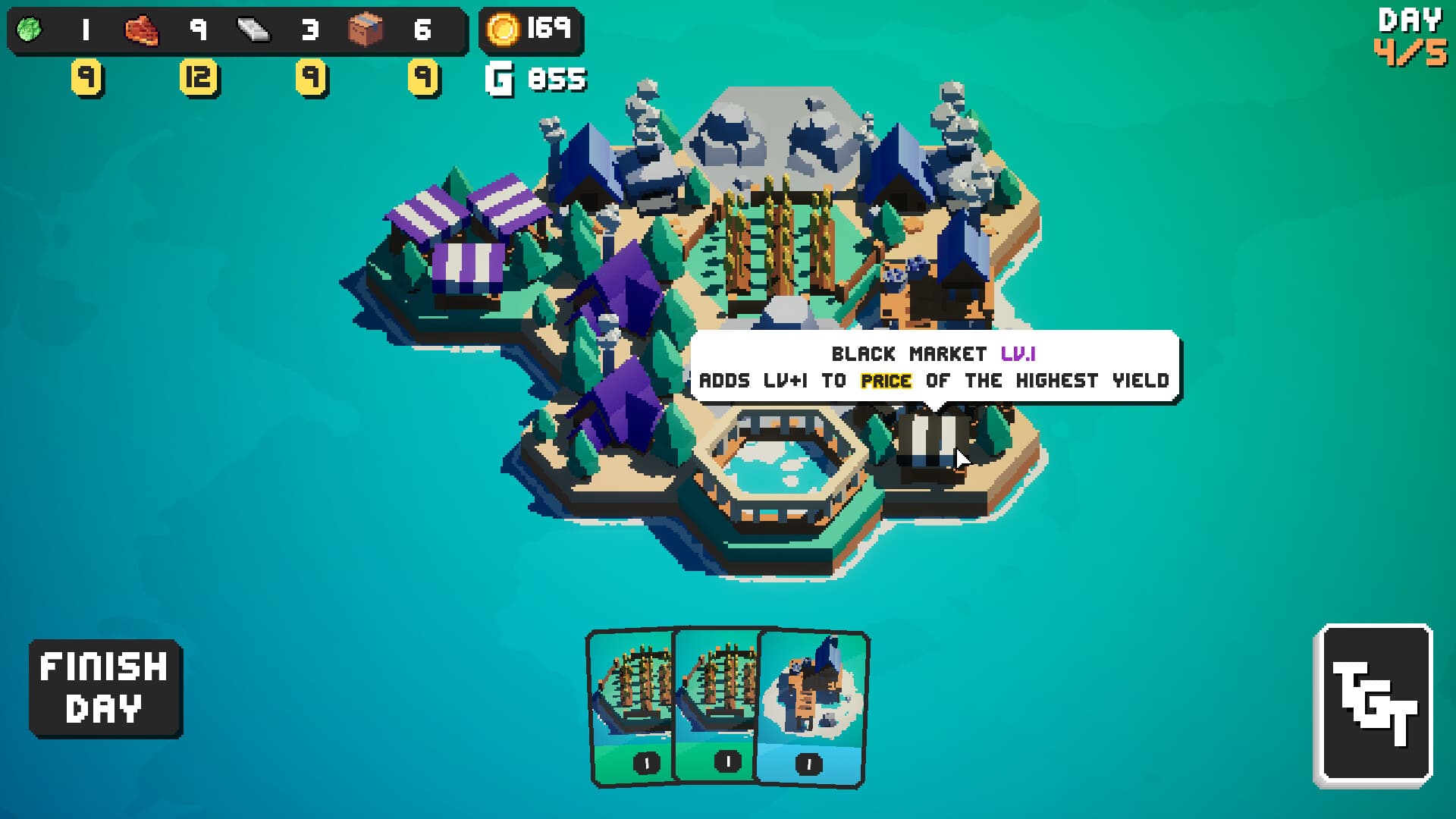
Task: Click the purple LV.1 text in the tooltip
Action: tap(1019, 353)
